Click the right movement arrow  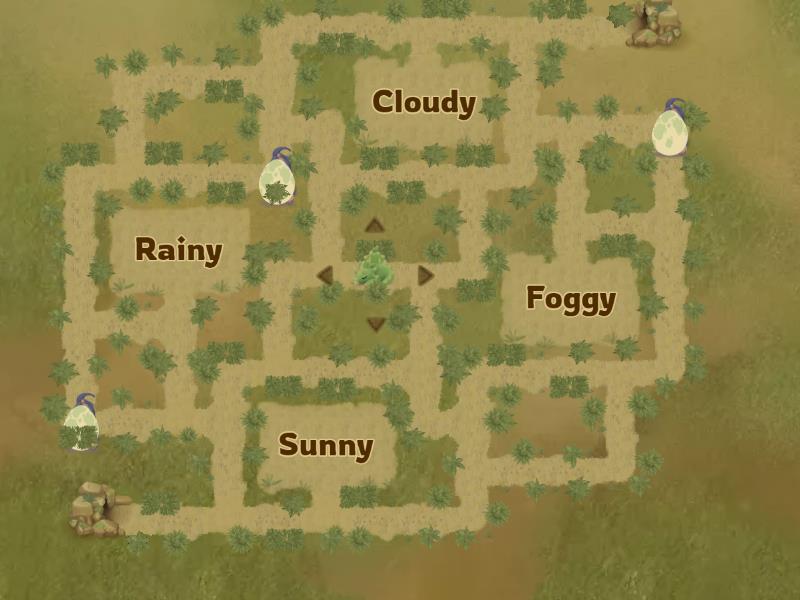pyautogui.click(x=426, y=275)
